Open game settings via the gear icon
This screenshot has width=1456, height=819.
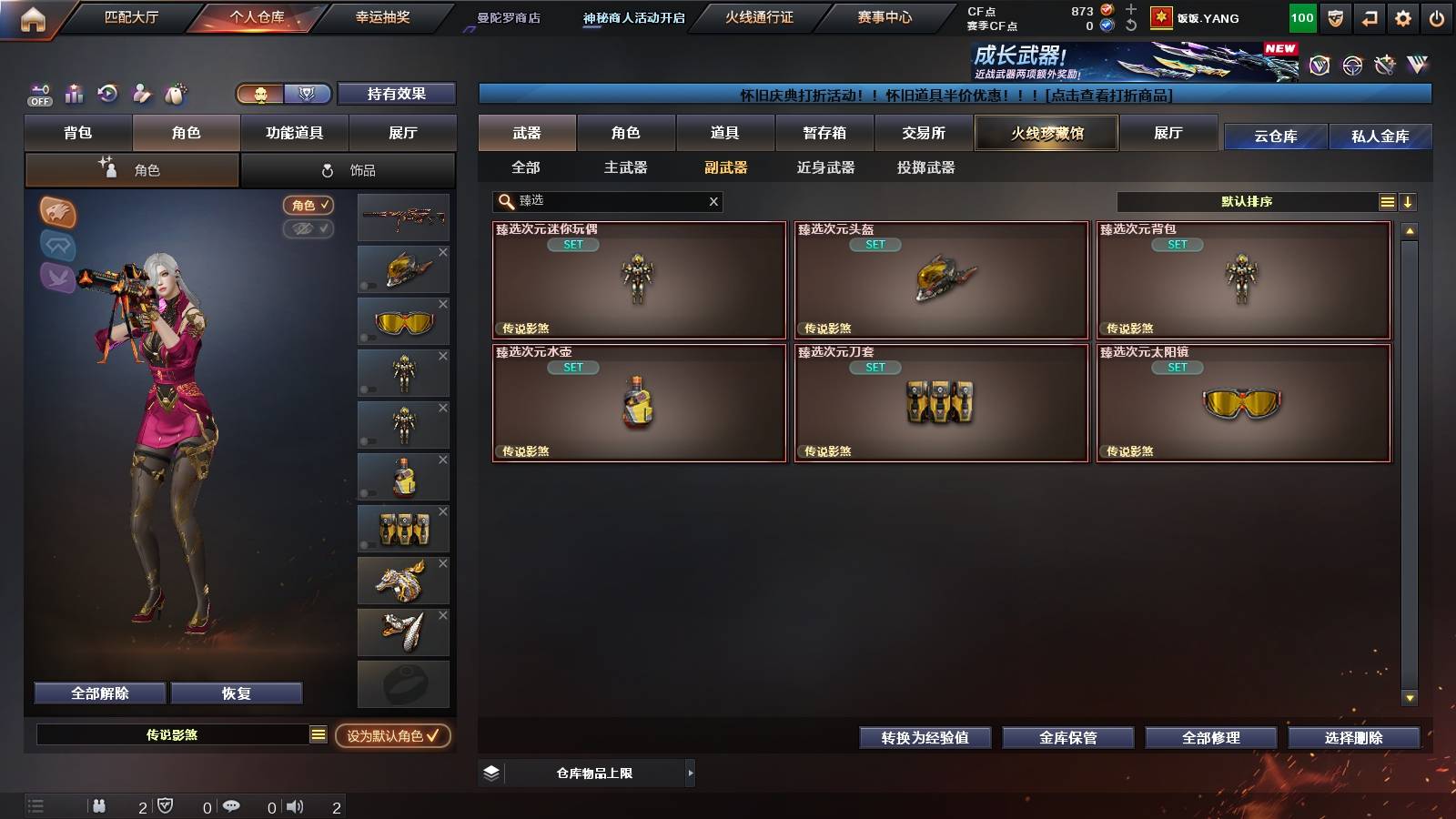tap(1401, 17)
